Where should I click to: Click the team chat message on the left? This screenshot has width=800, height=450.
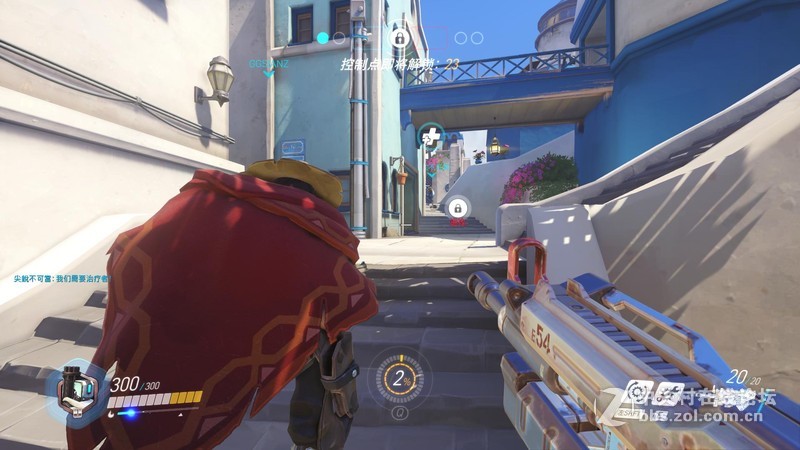coord(58,277)
